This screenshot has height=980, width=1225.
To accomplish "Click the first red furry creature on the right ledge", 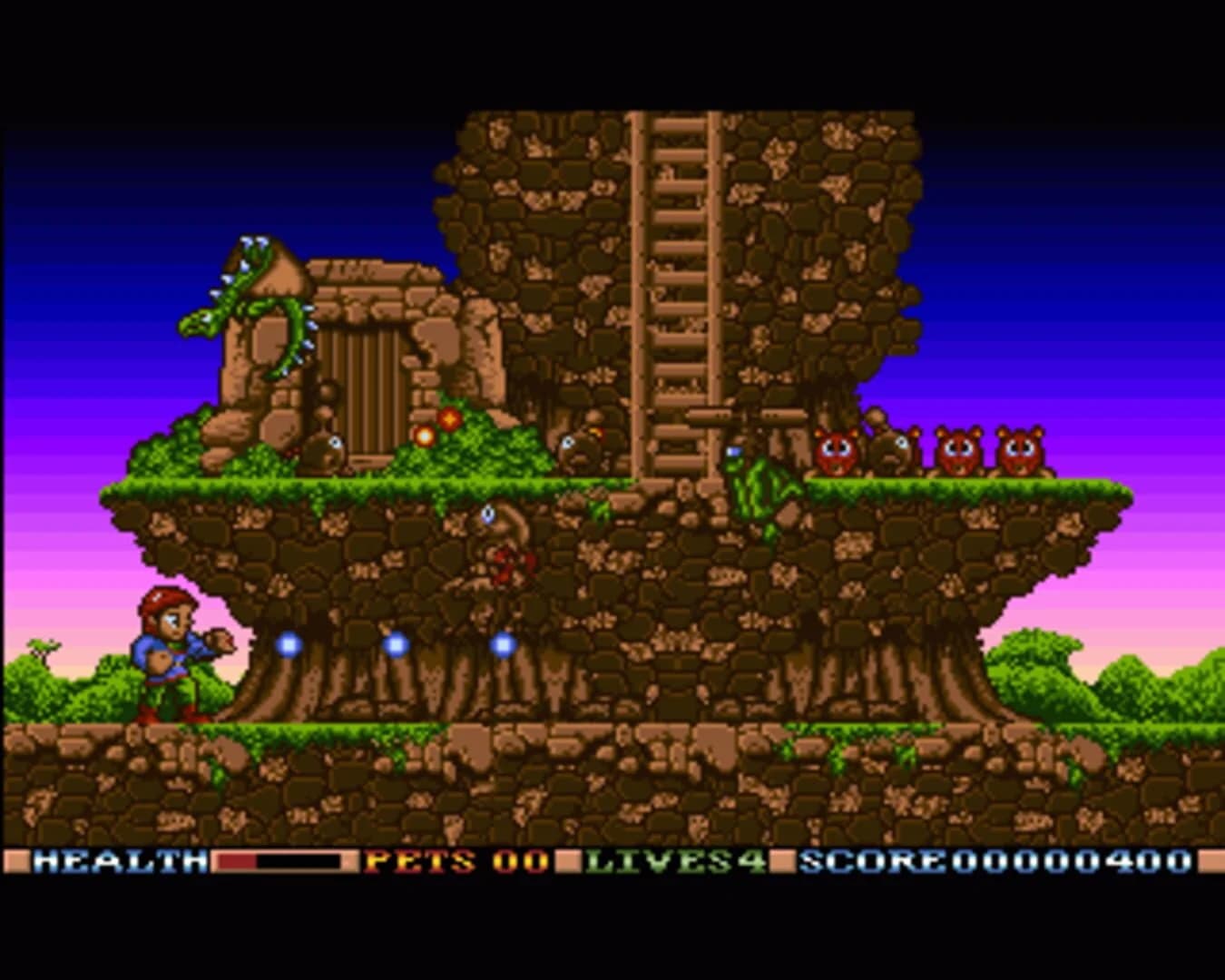I will 835,449.
